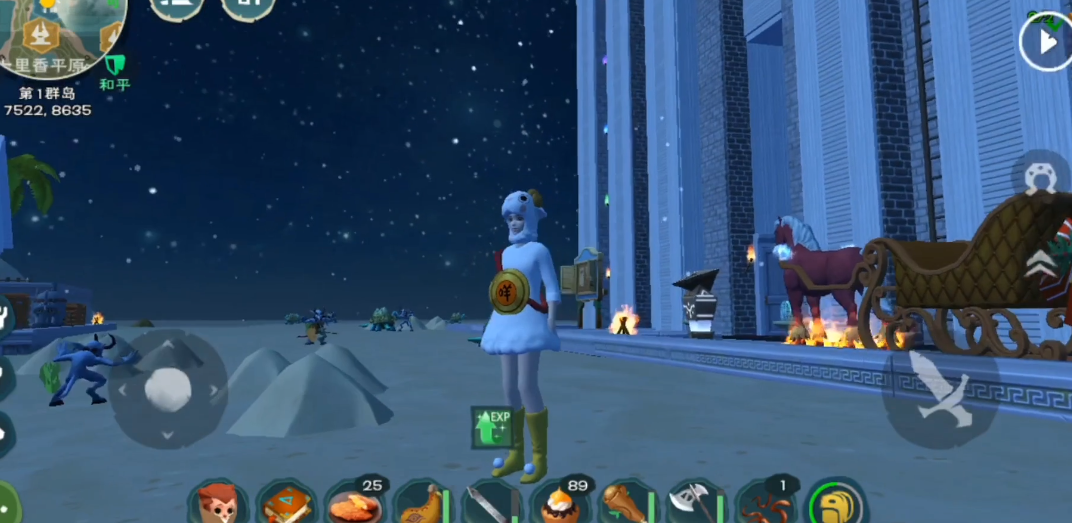Equip the wooden club hotbar slot

pos(626,503)
